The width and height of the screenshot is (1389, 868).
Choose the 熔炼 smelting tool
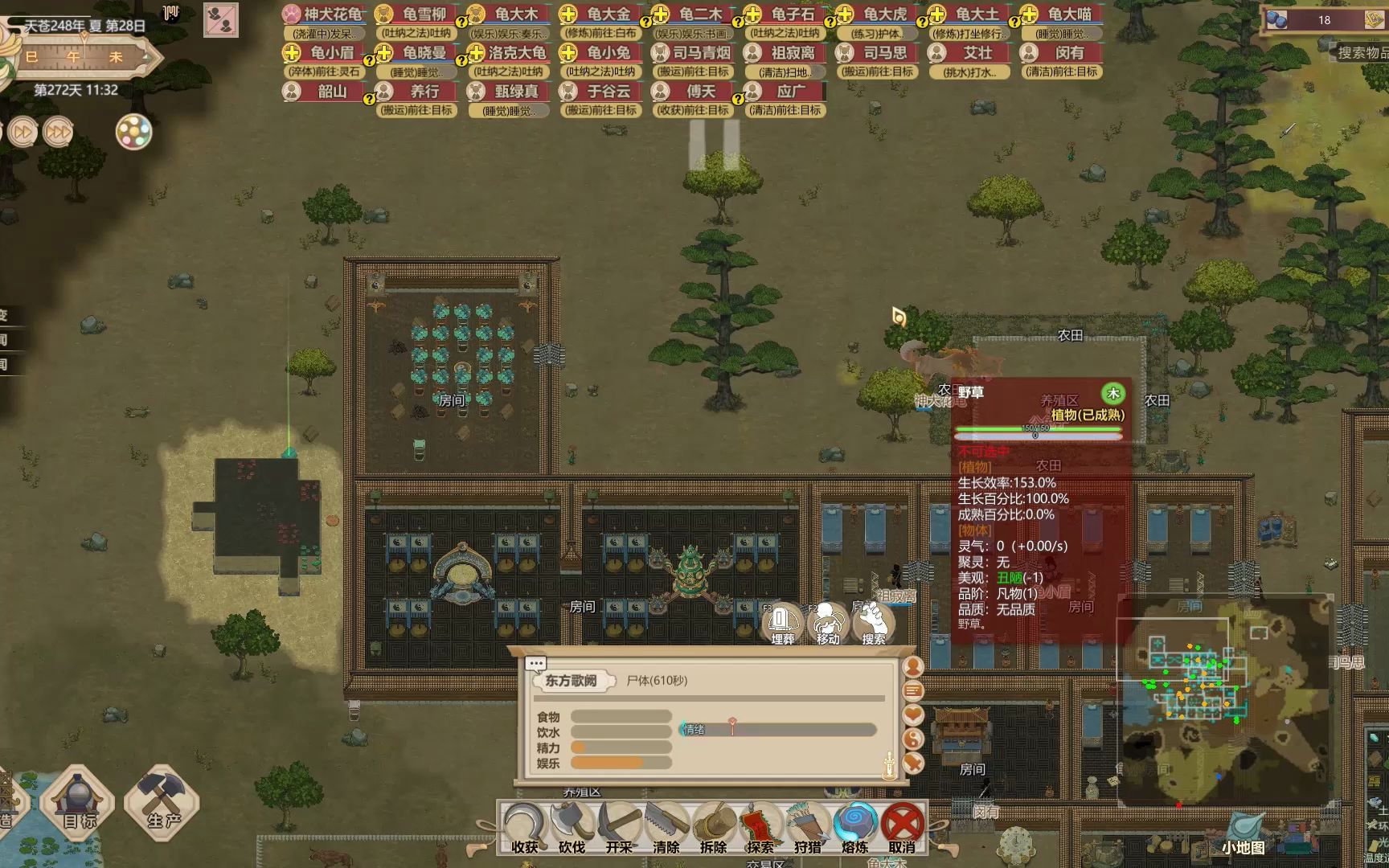854,828
